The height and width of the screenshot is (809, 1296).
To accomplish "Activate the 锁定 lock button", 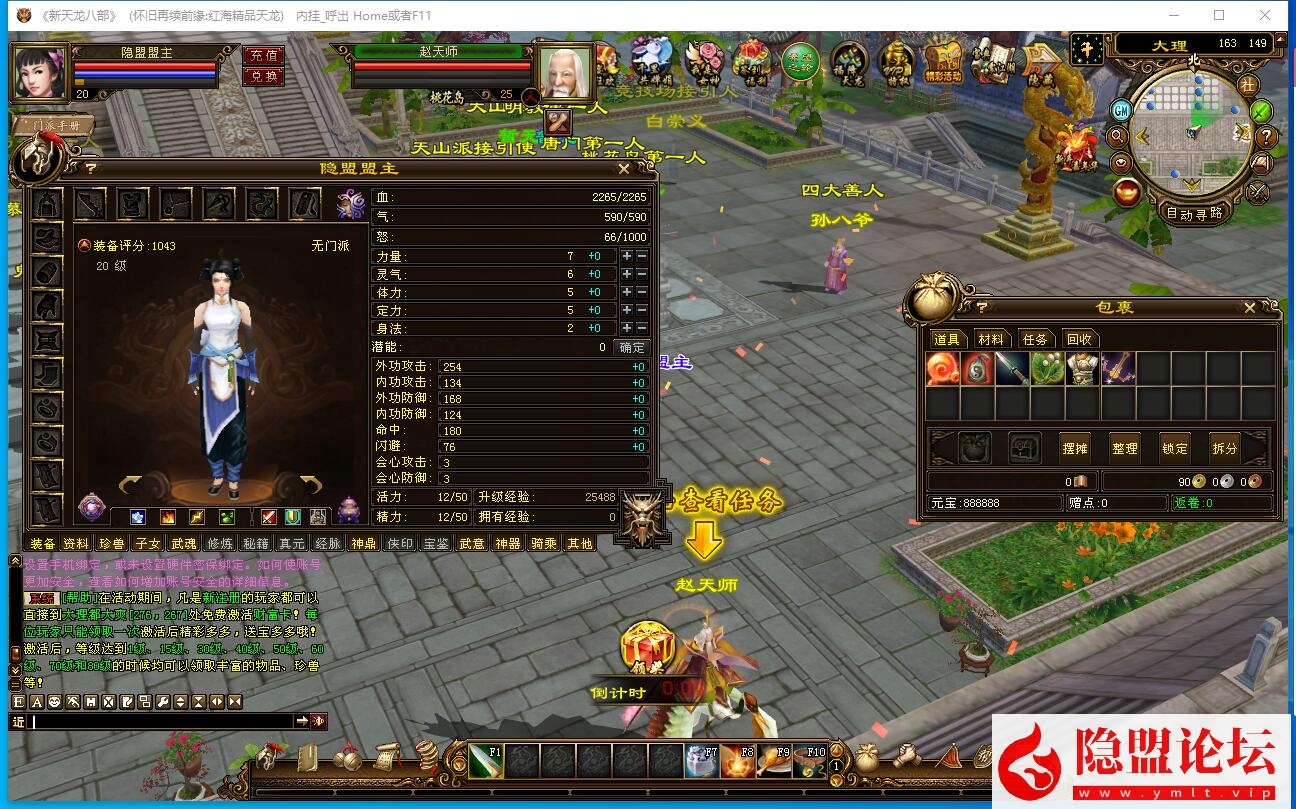I will [1174, 448].
